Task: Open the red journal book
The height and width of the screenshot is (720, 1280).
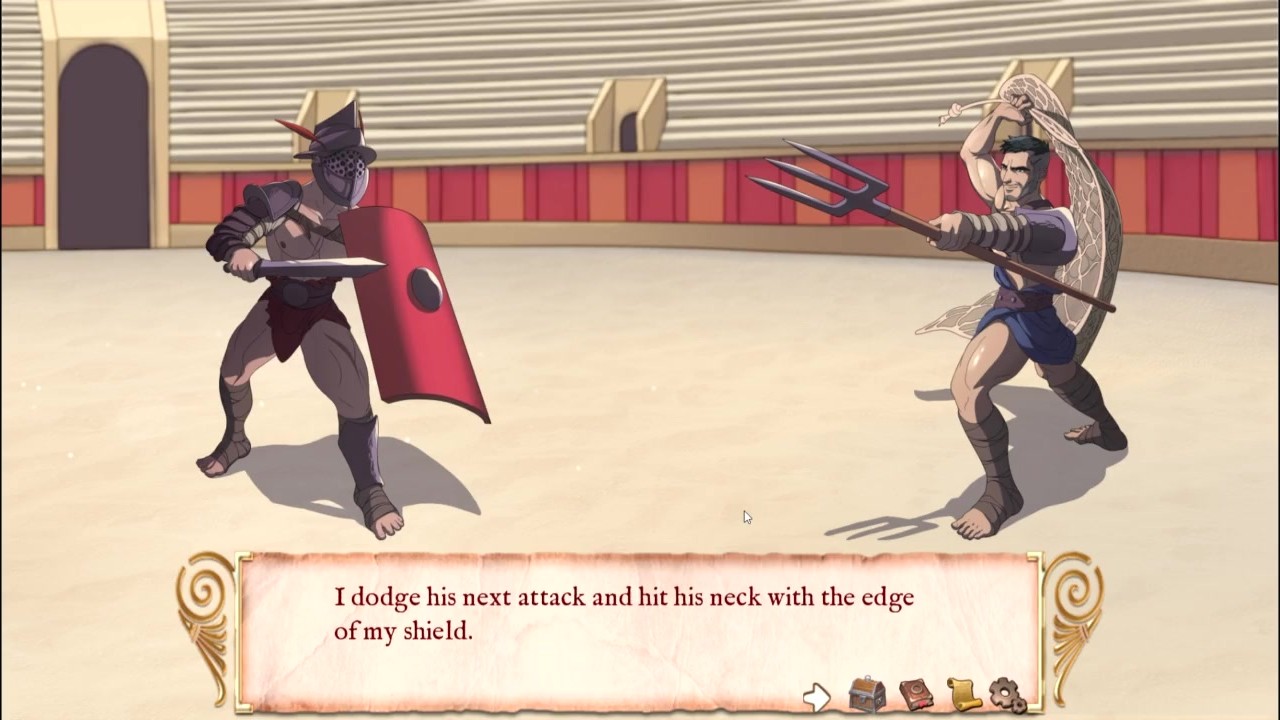Action: [915, 694]
